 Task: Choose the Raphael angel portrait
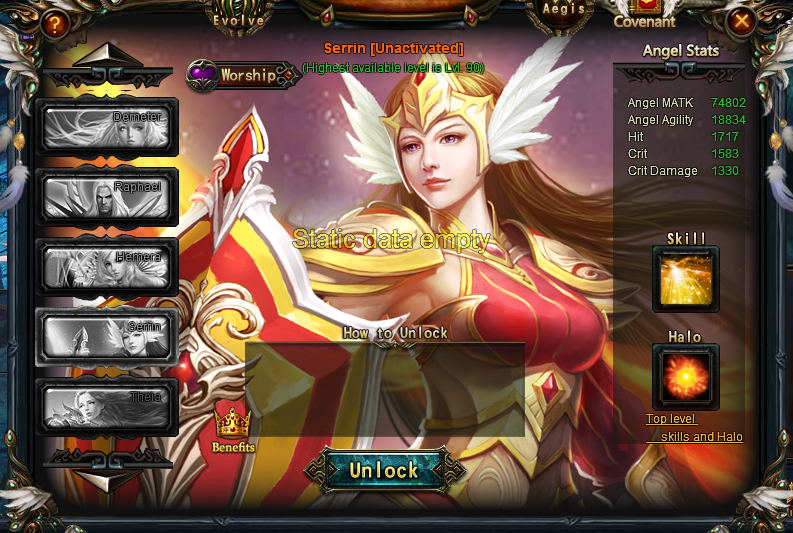(x=107, y=197)
